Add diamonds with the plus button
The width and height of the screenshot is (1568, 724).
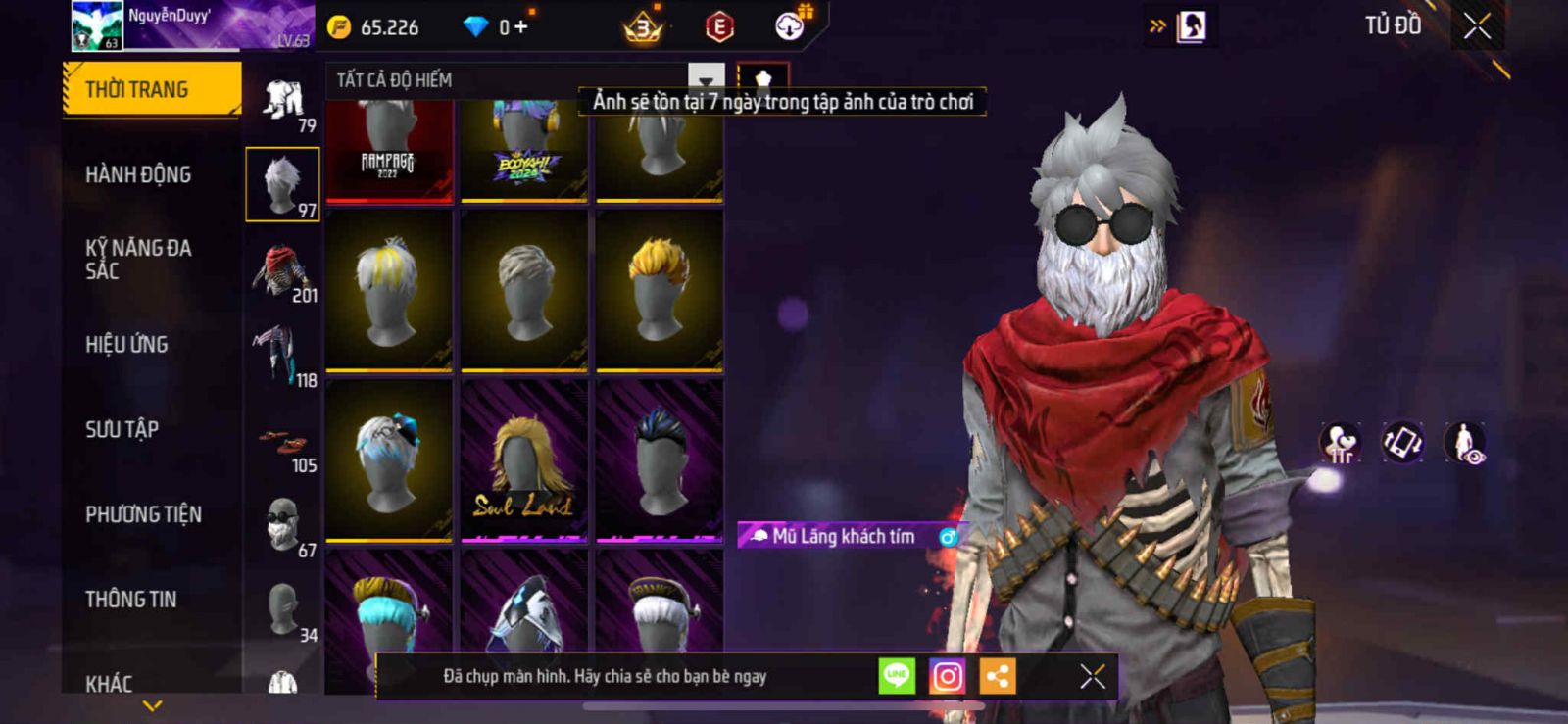pyautogui.click(x=520, y=27)
